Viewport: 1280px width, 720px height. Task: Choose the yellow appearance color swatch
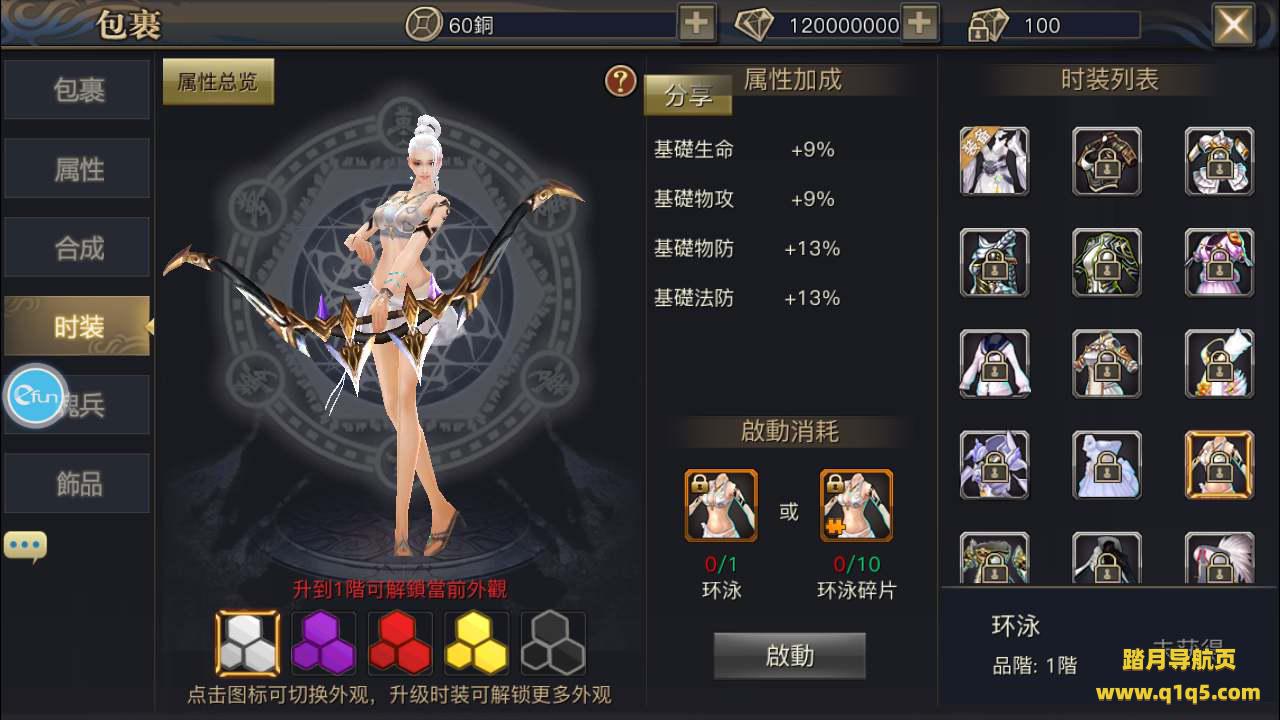pyautogui.click(x=476, y=643)
